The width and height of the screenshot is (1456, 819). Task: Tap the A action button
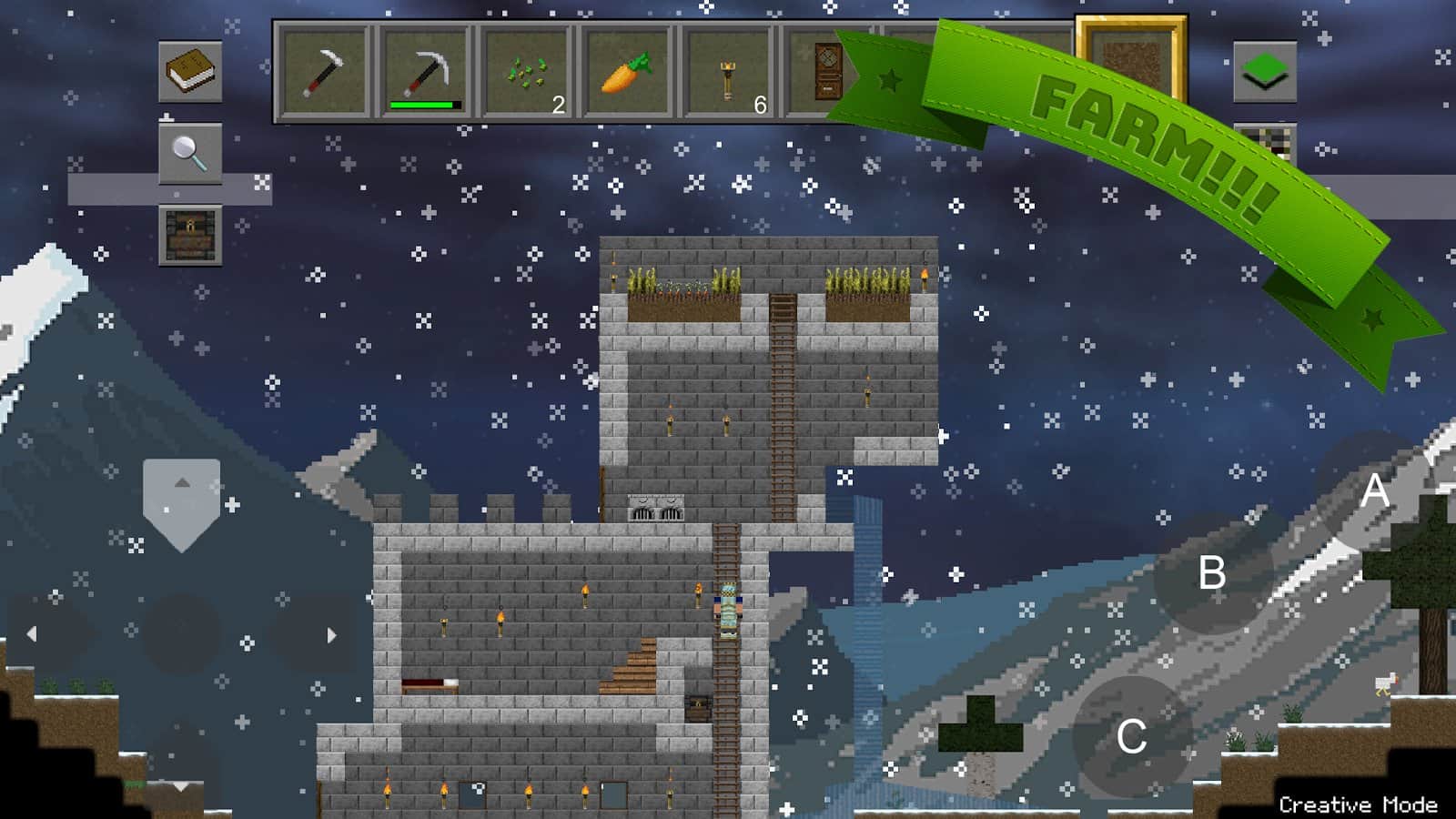tap(1374, 491)
